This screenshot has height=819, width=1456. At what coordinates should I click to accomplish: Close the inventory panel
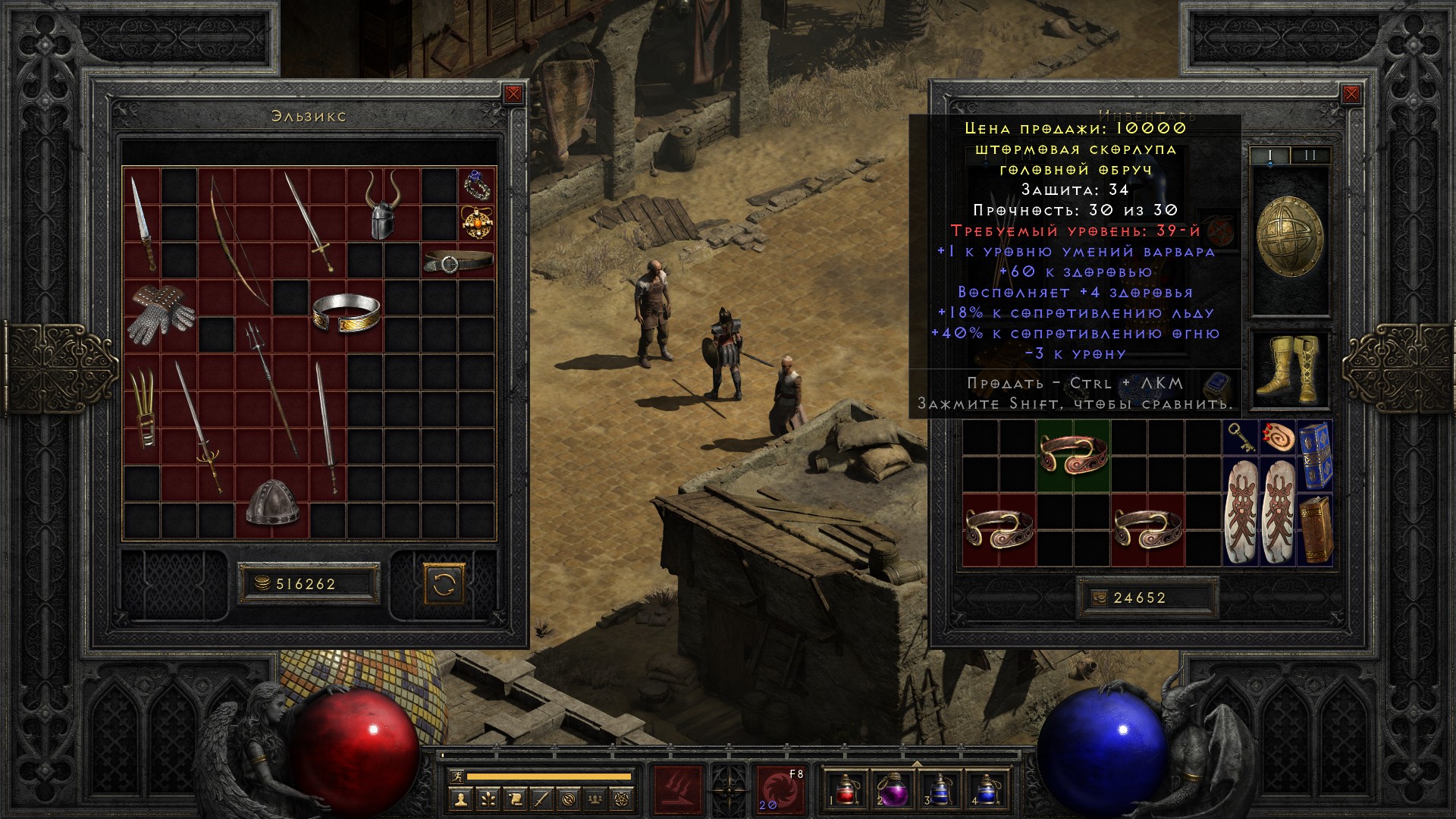pyautogui.click(x=1351, y=94)
